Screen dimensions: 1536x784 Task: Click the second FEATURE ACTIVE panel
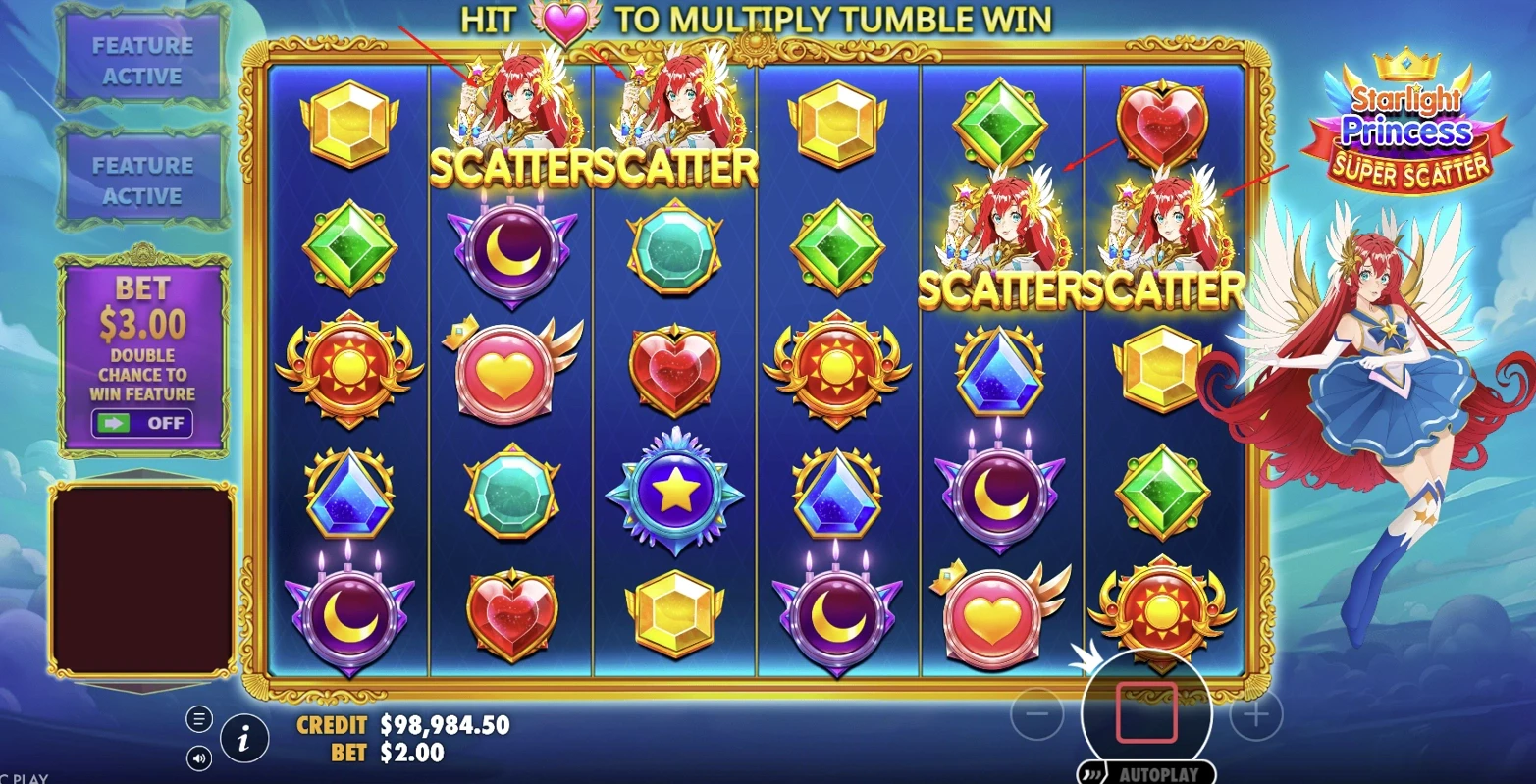[142, 180]
